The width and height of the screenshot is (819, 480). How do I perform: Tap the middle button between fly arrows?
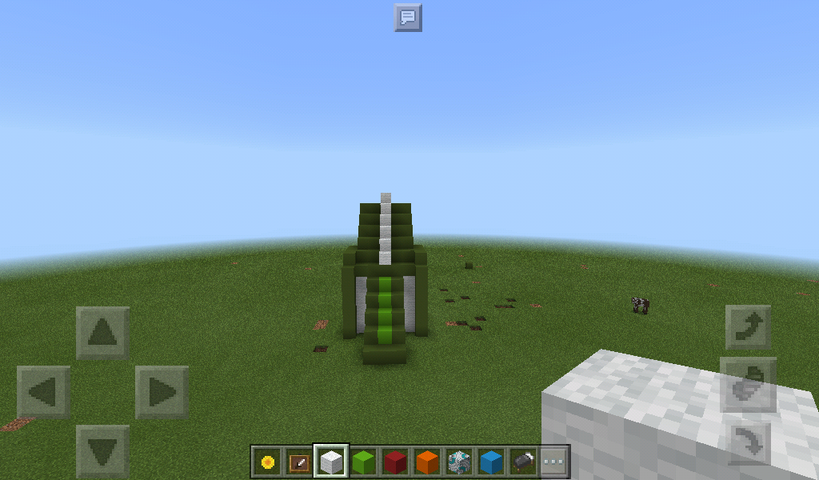748,384
